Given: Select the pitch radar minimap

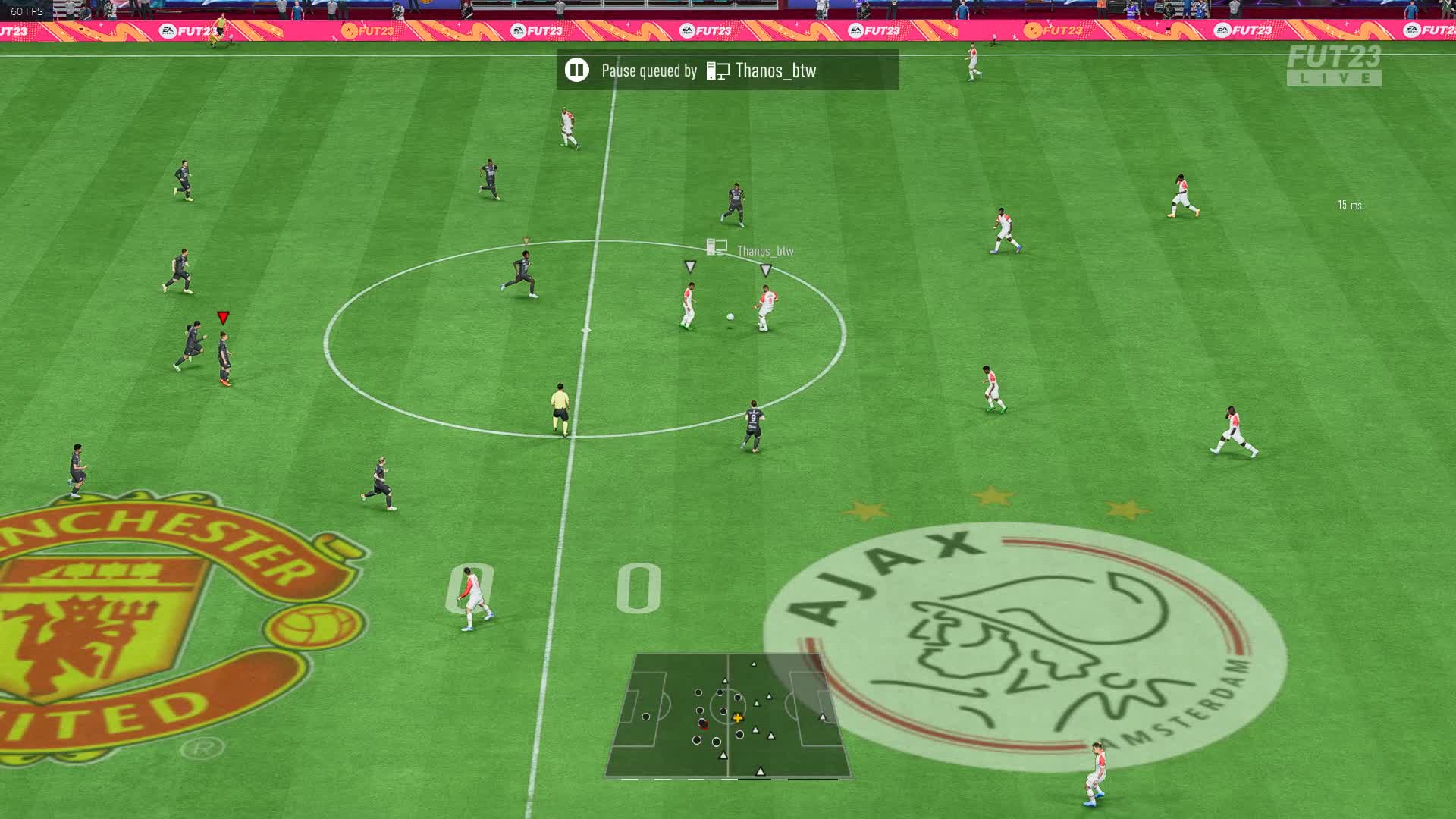Looking at the screenshot, I should [728, 716].
